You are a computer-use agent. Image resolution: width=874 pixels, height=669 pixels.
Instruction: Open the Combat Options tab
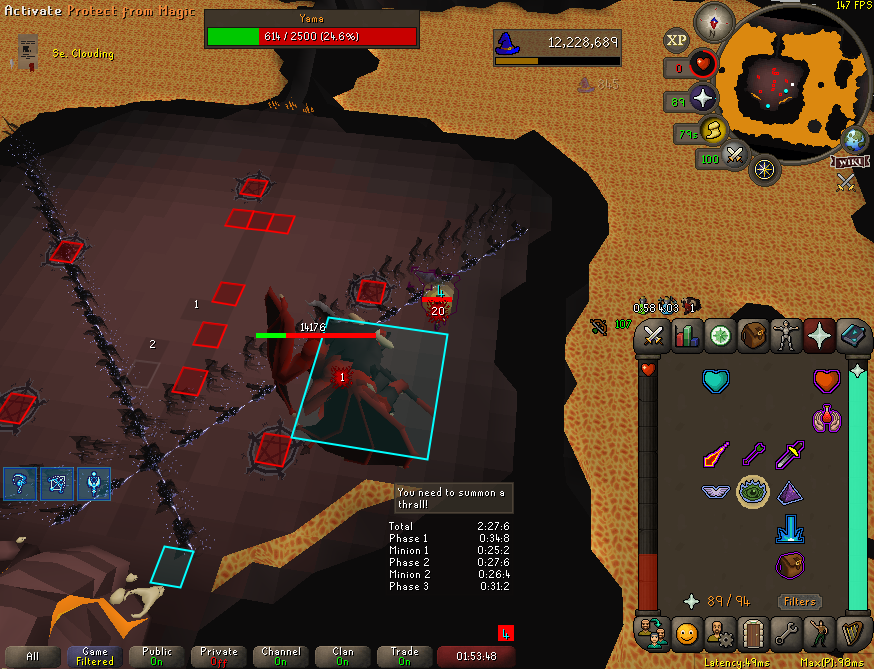[x=653, y=336]
